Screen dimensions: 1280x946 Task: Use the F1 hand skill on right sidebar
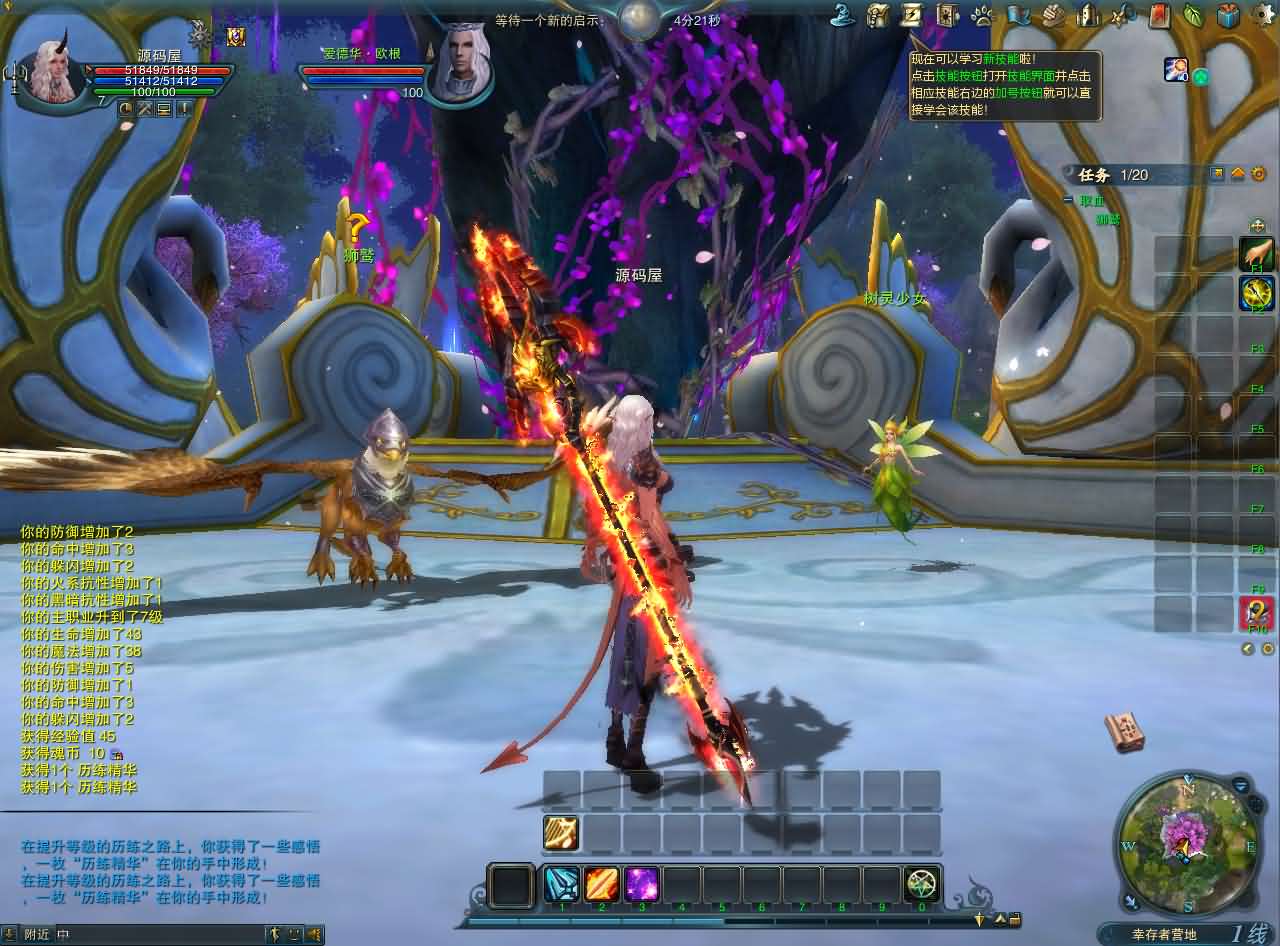point(1259,255)
